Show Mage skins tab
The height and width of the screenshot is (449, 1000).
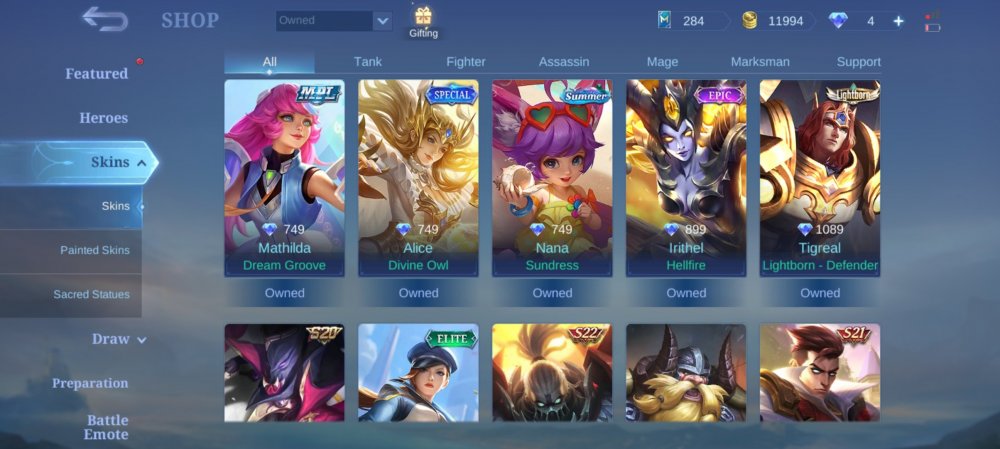click(662, 62)
